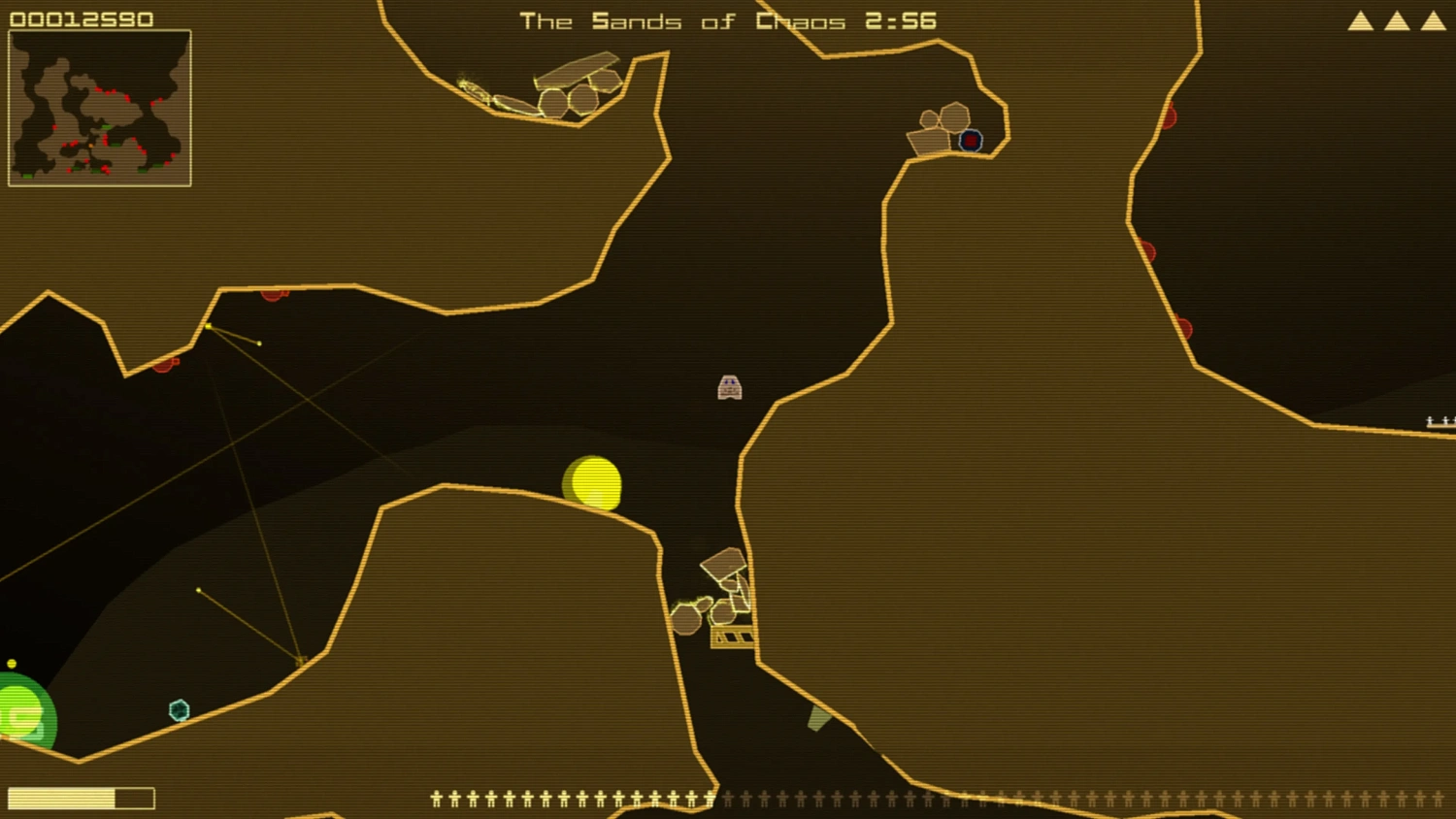This screenshot has height=819, width=1456.
Task: Select the yellow coin pickup
Action: point(591,483)
